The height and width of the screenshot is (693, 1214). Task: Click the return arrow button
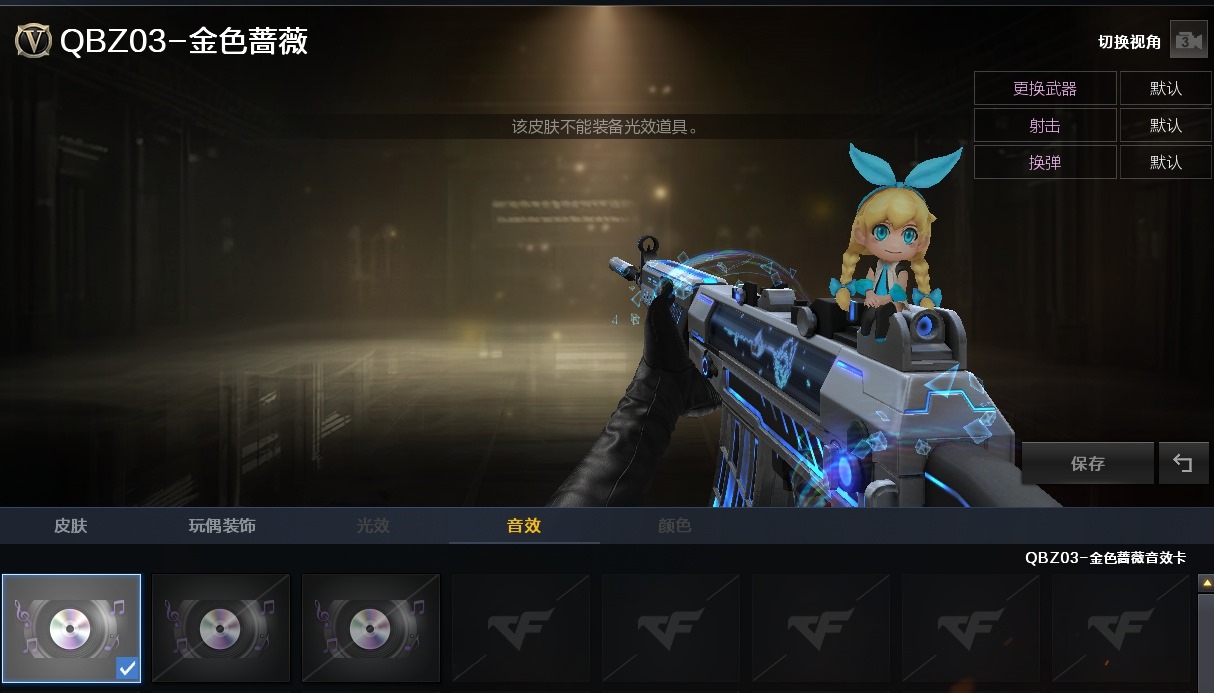click(x=1183, y=464)
